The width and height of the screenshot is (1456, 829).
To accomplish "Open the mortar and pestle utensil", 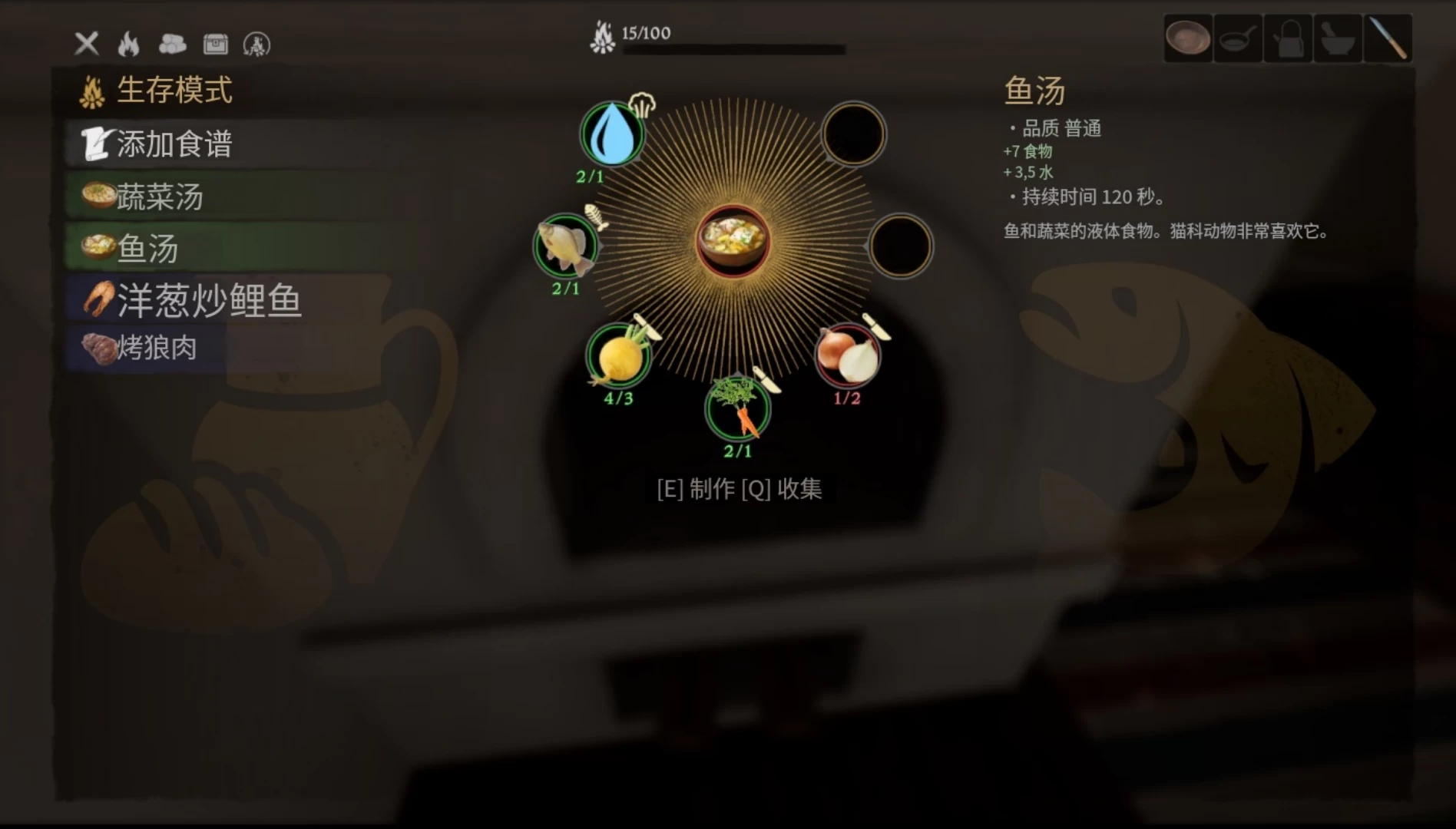I will (x=1339, y=38).
